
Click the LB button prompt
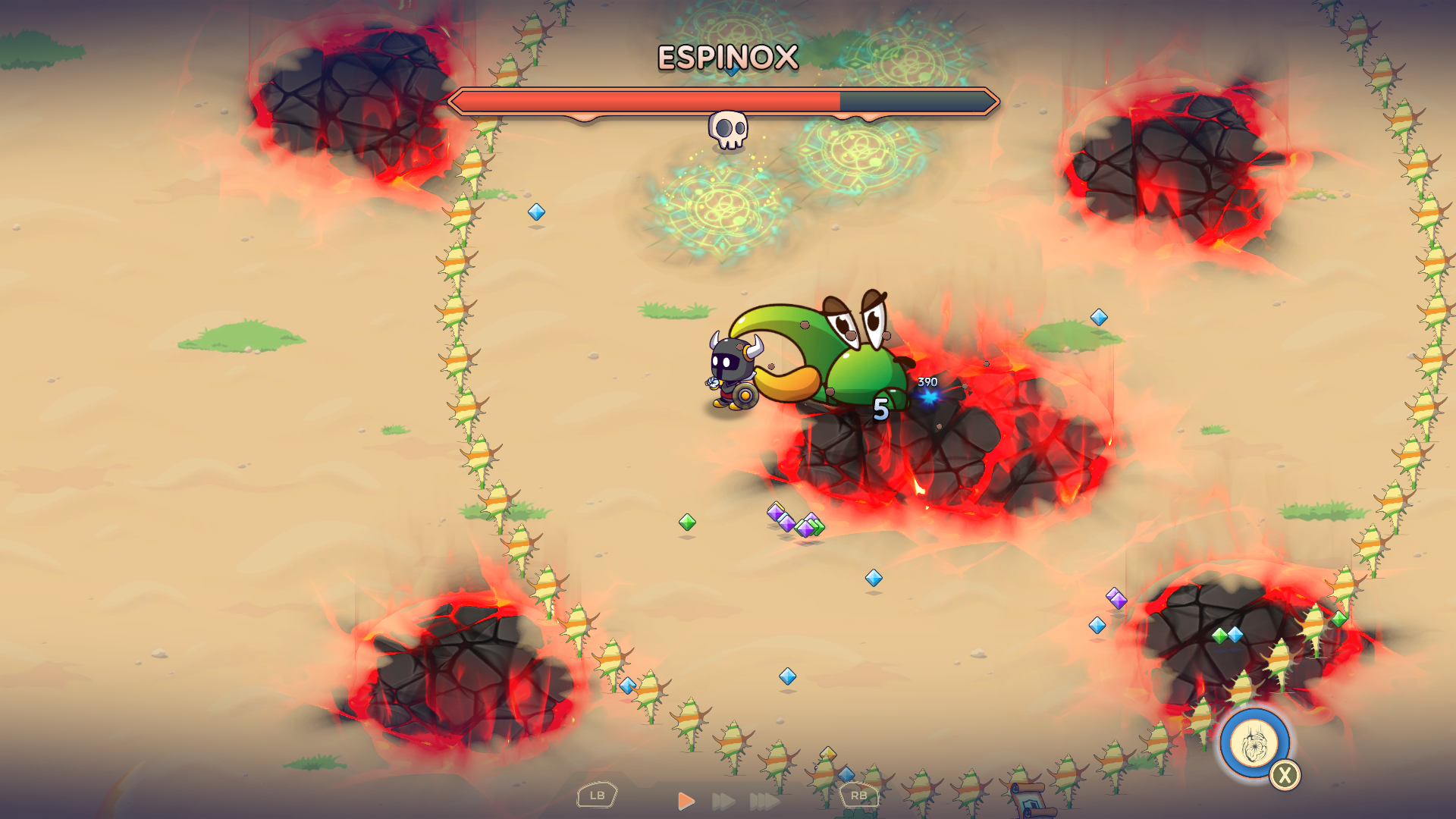click(597, 795)
